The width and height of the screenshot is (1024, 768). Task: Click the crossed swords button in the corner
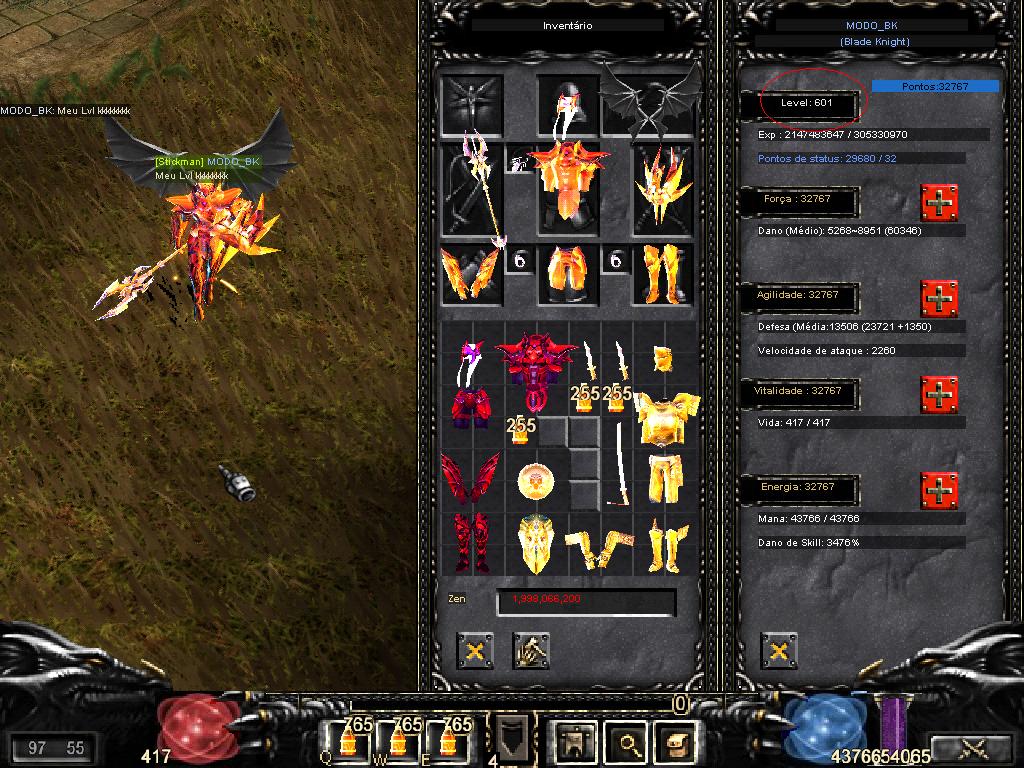tap(973, 747)
